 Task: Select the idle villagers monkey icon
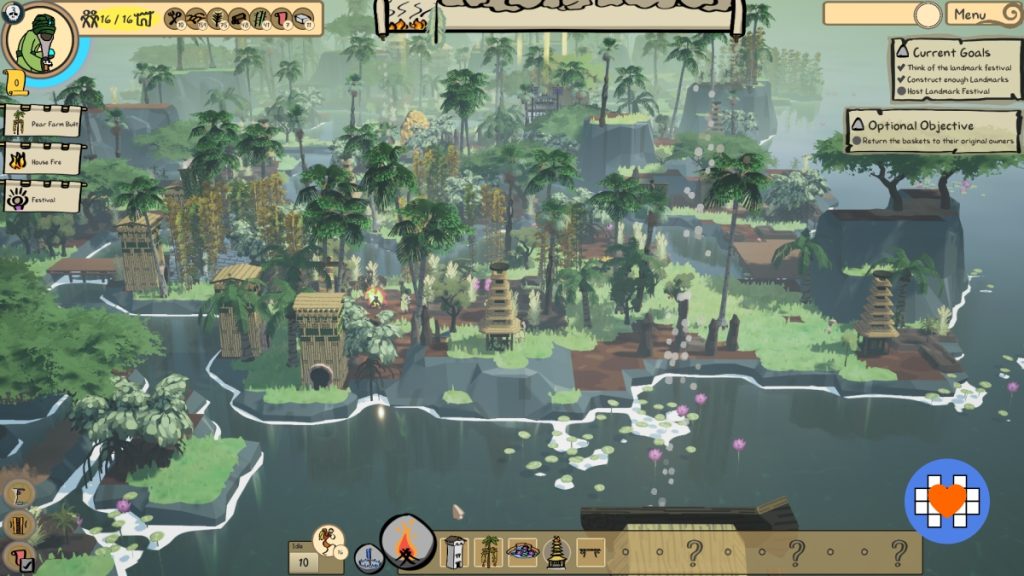coord(328,541)
